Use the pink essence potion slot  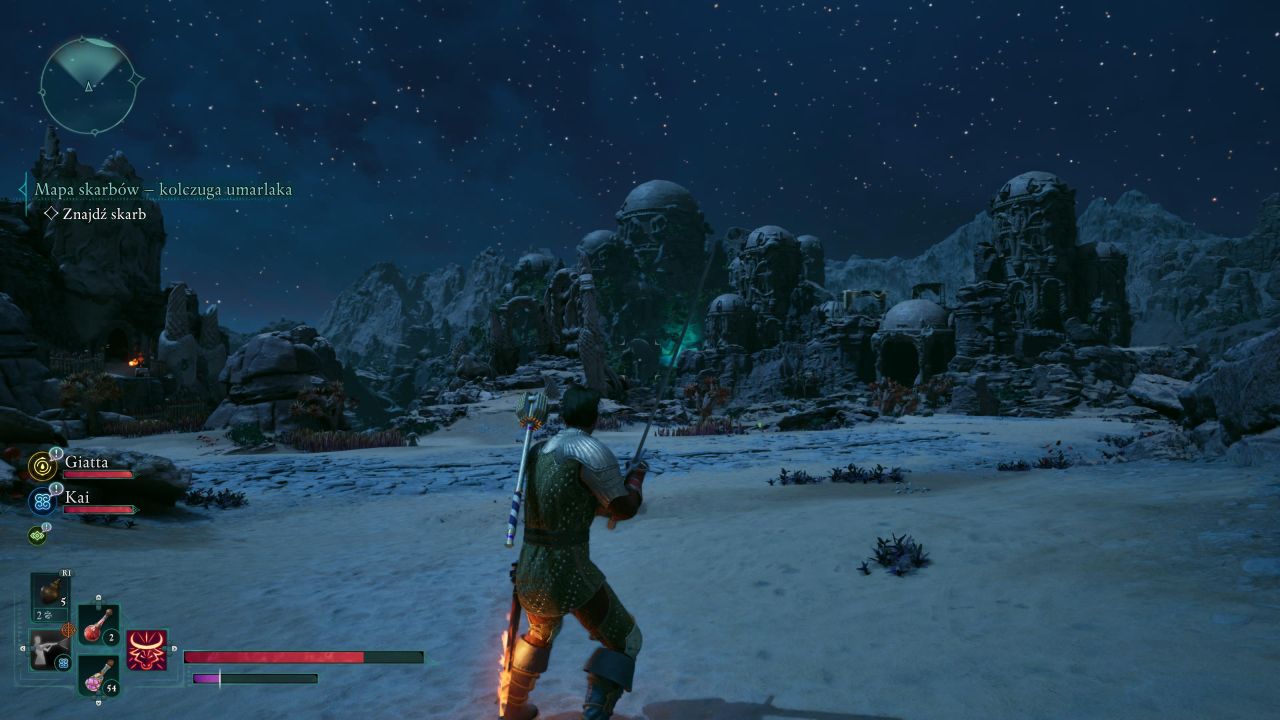[98, 677]
